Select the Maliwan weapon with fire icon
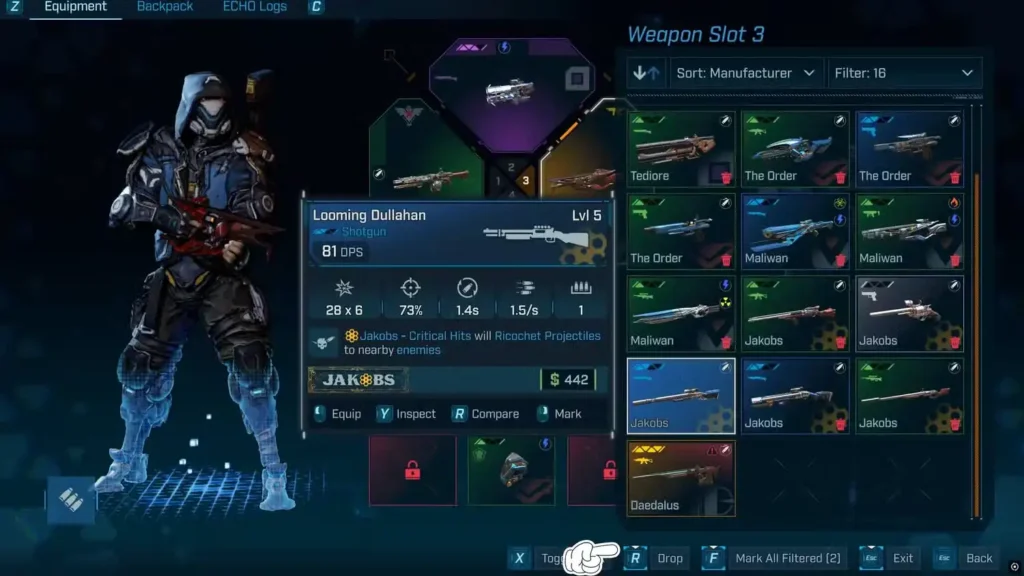 click(909, 231)
